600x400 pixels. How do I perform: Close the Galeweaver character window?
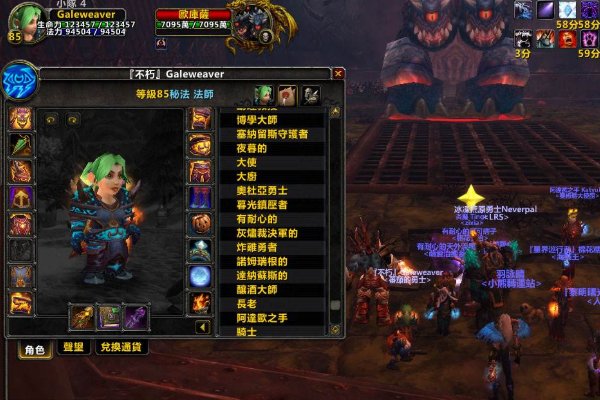tap(338, 73)
